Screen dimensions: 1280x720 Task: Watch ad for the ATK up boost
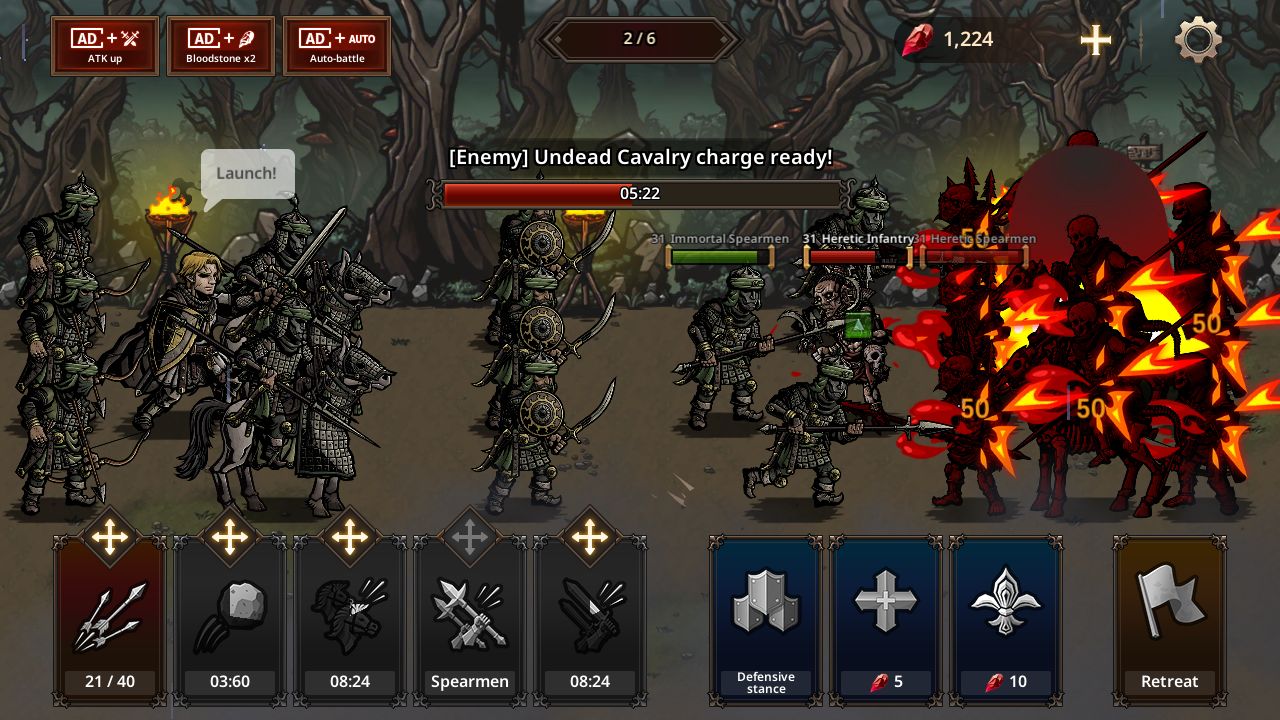pos(104,45)
